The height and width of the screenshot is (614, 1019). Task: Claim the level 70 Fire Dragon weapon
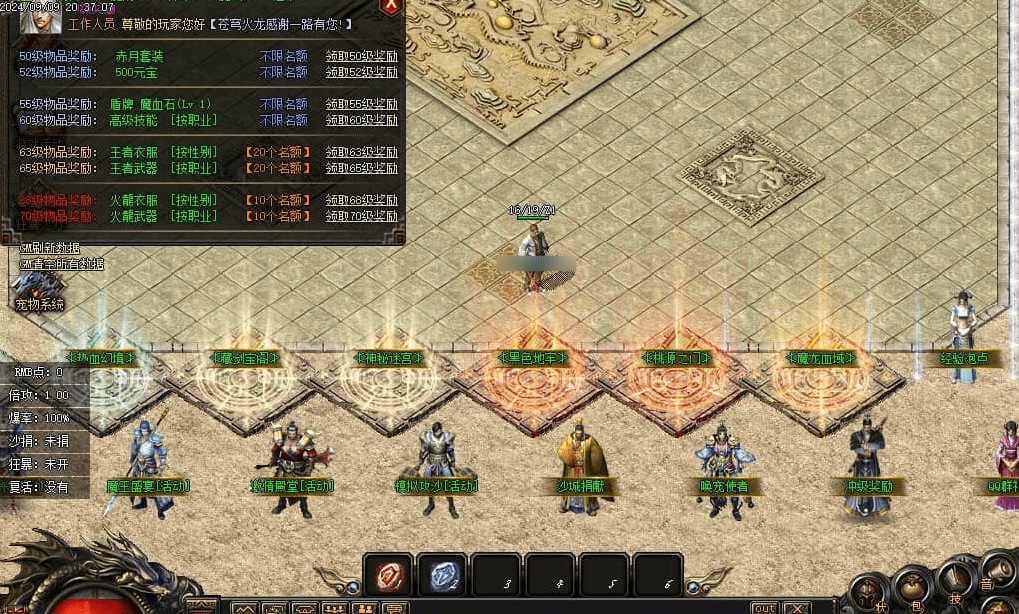(361, 216)
